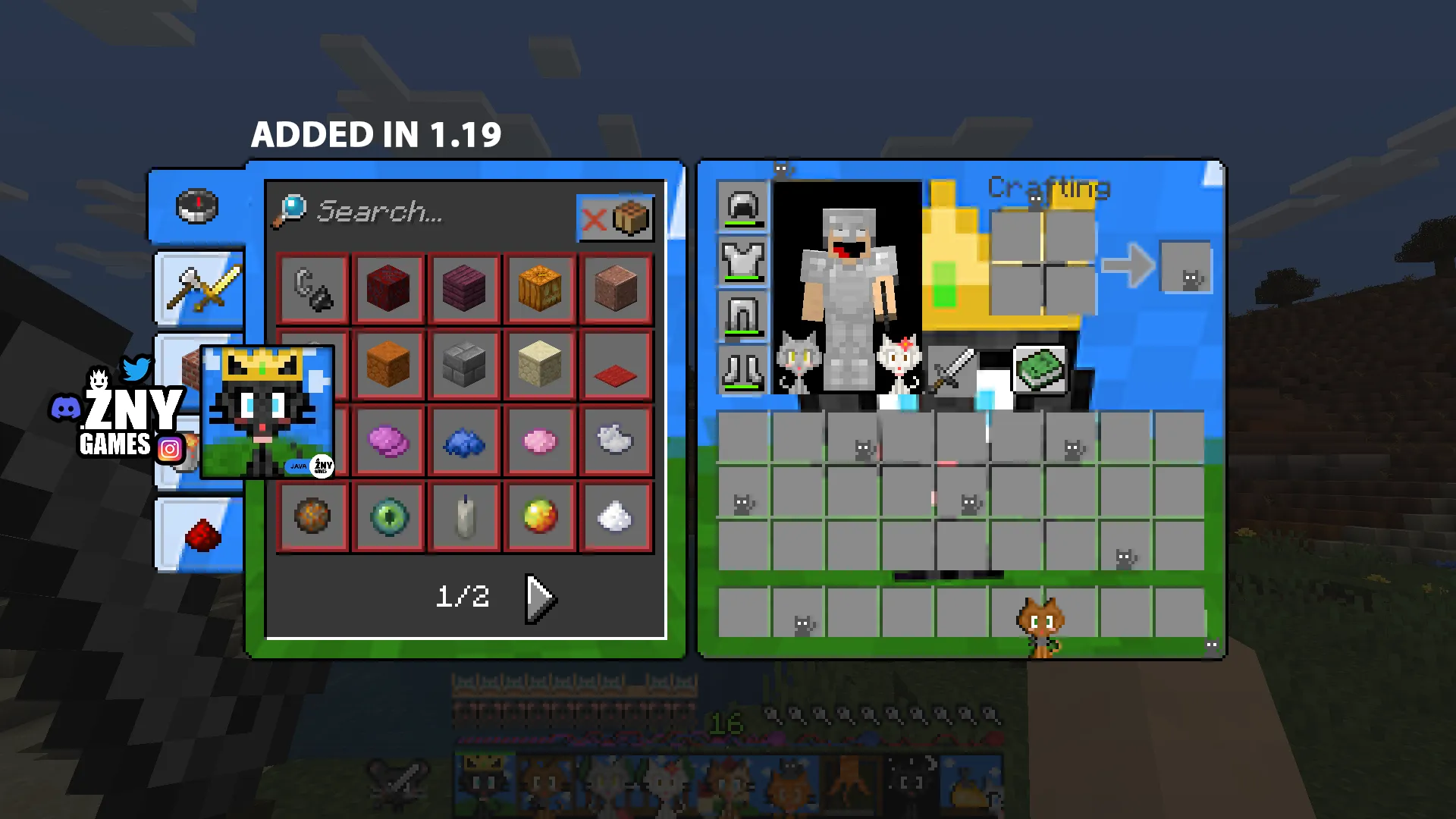Toggle the craftable-only recipe filter
Viewport: 1456px width, 819px height.
615,218
